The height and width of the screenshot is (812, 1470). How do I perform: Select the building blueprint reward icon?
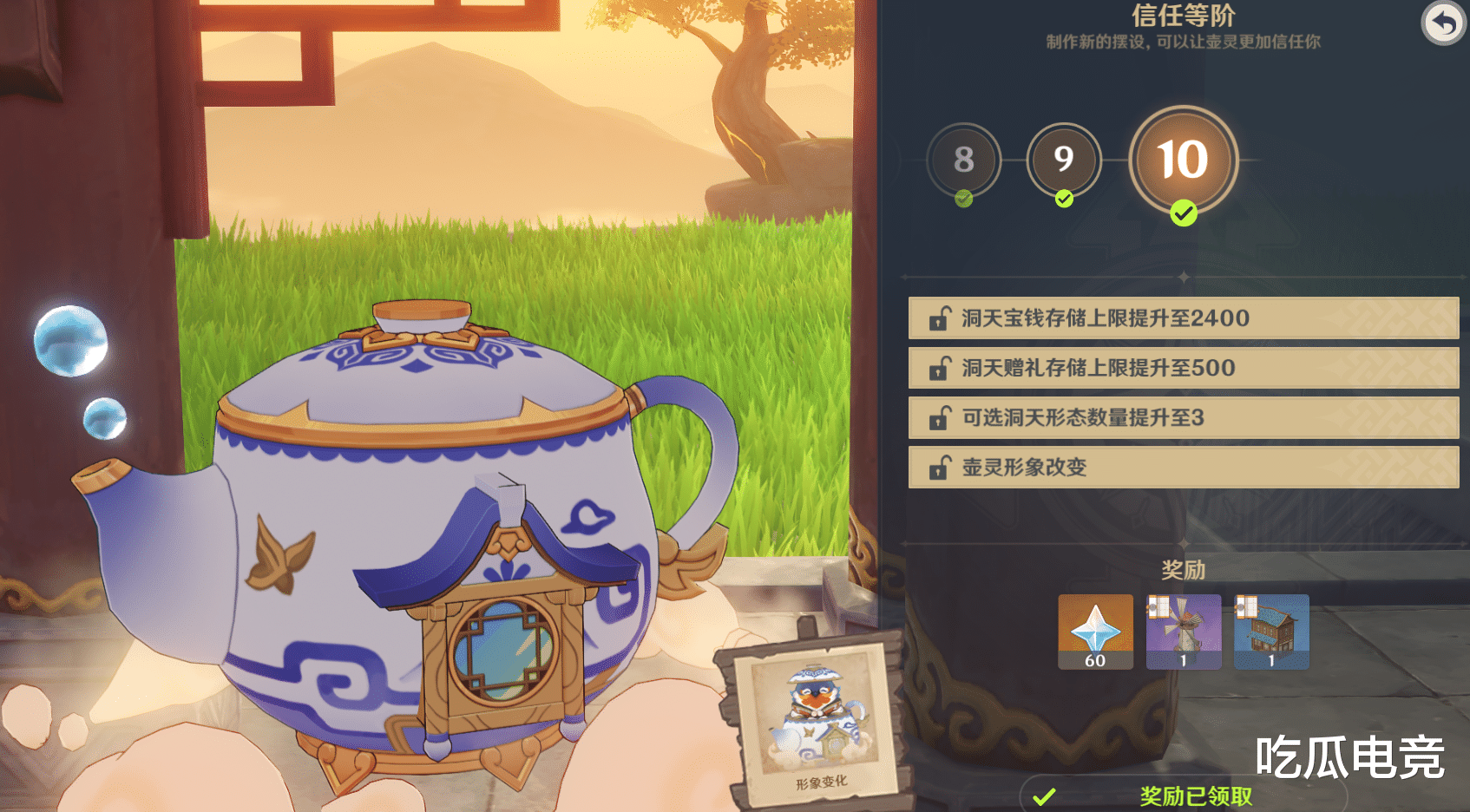1271,632
